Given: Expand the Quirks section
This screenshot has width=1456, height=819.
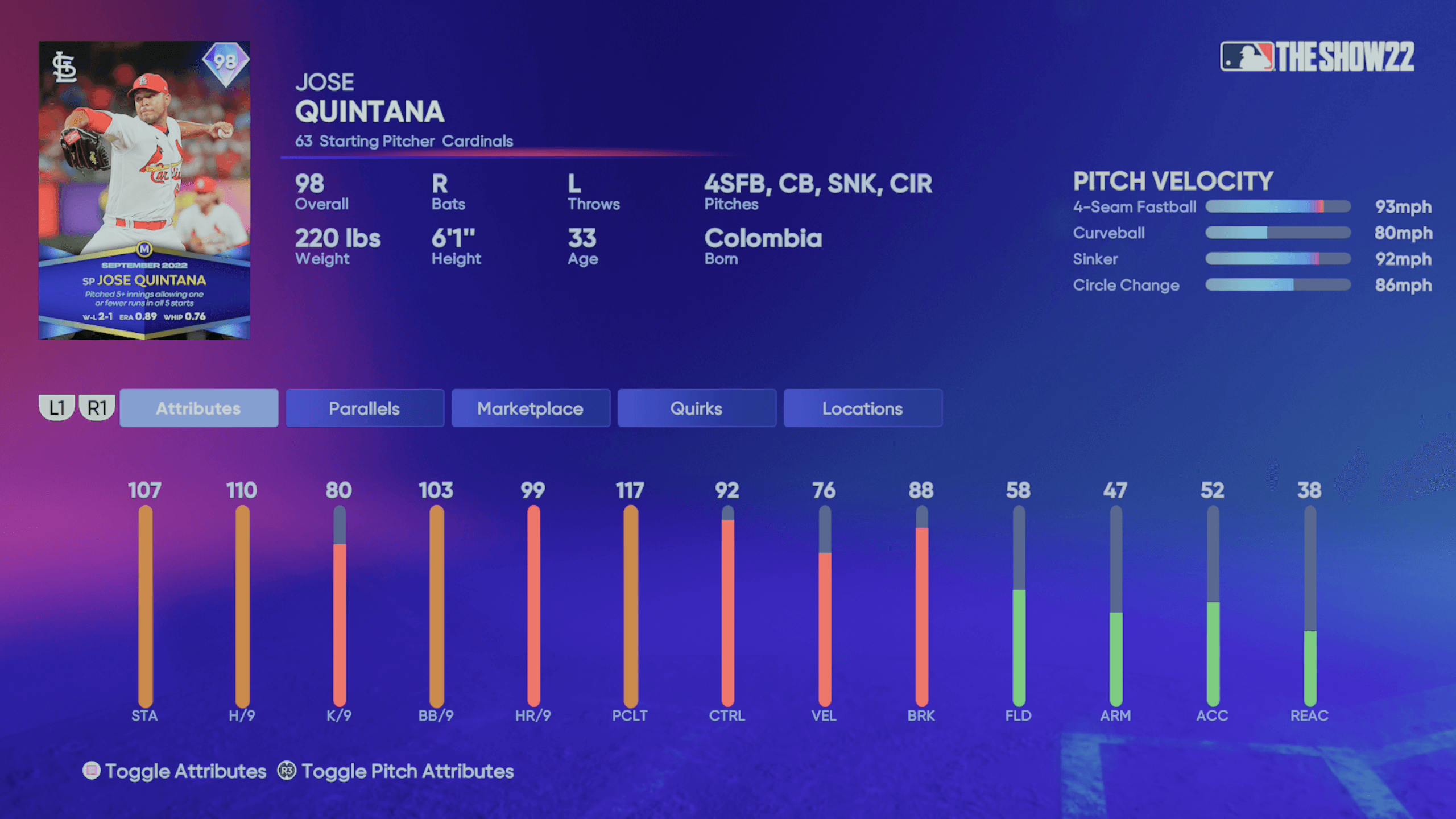Looking at the screenshot, I should [697, 408].
